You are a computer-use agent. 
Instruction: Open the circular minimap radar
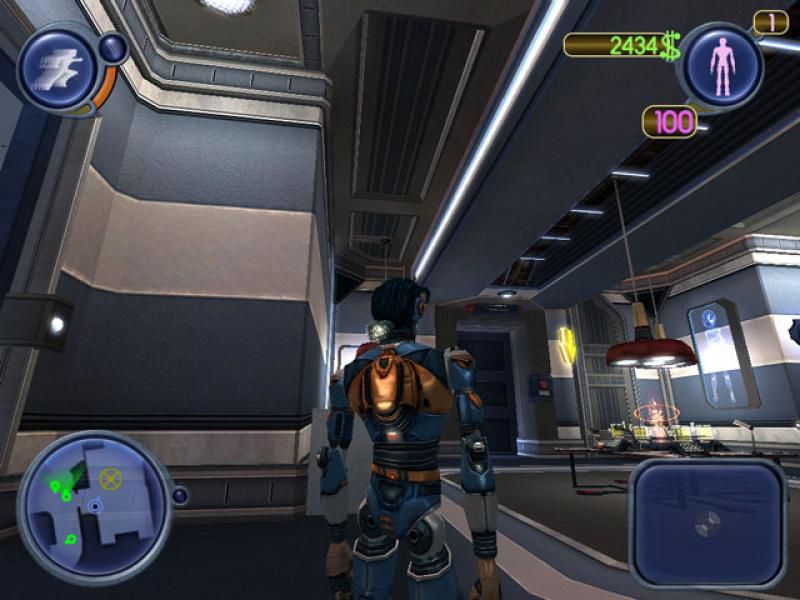(x=94, y=506)
